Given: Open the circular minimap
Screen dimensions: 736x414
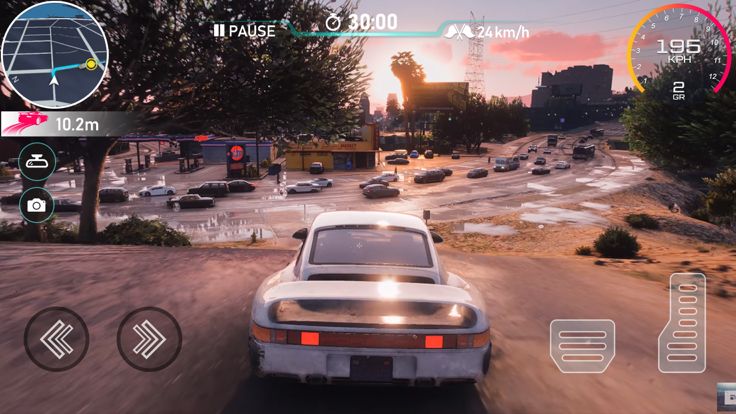Looking at the screenshot, I should [x=54, y=53].
